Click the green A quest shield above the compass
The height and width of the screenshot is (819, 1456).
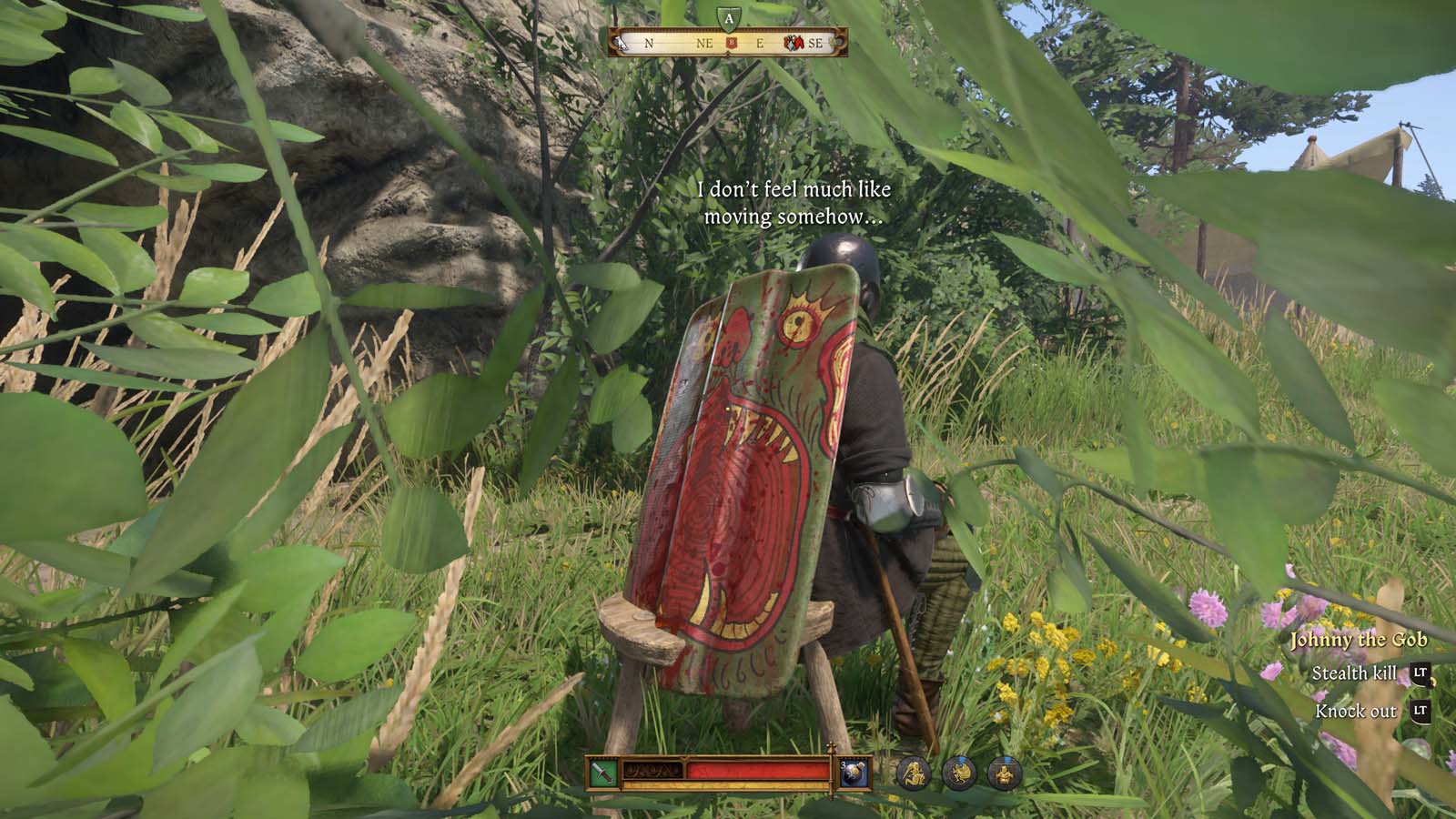click(728, 18)
